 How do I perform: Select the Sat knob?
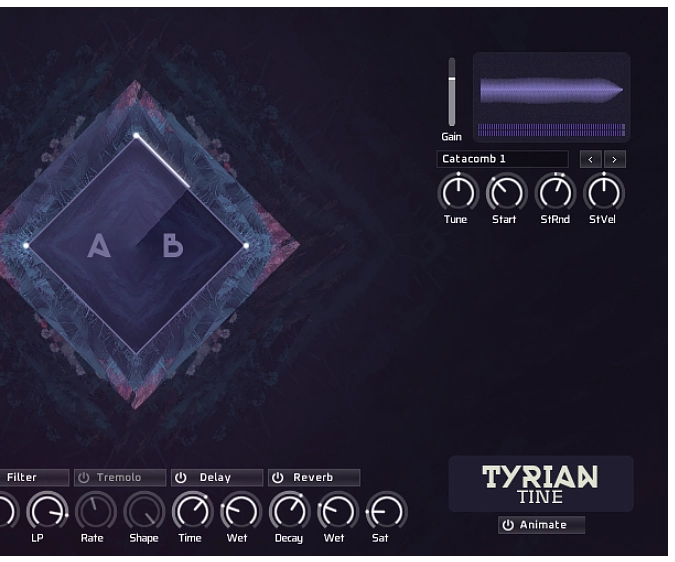point(385,512)
